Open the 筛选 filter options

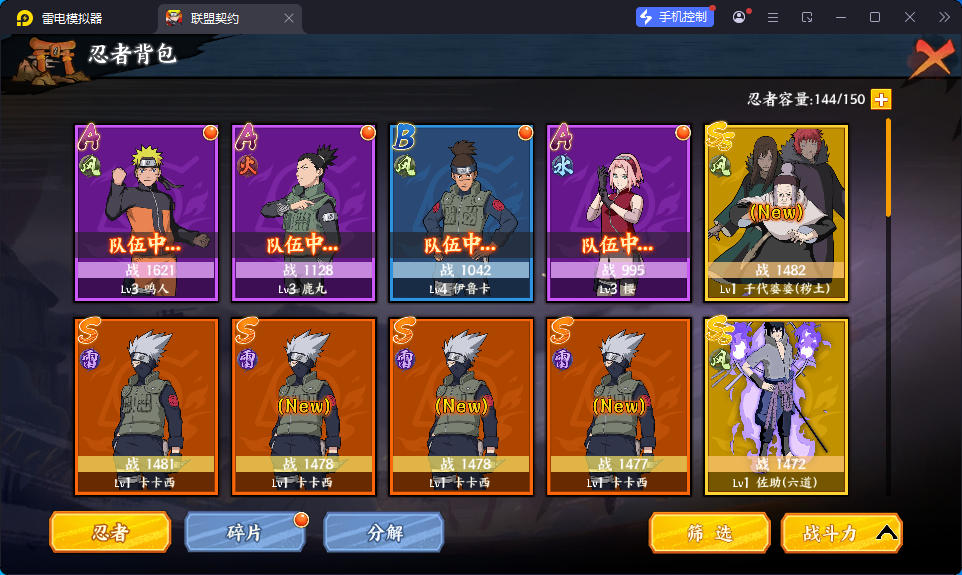709,533
